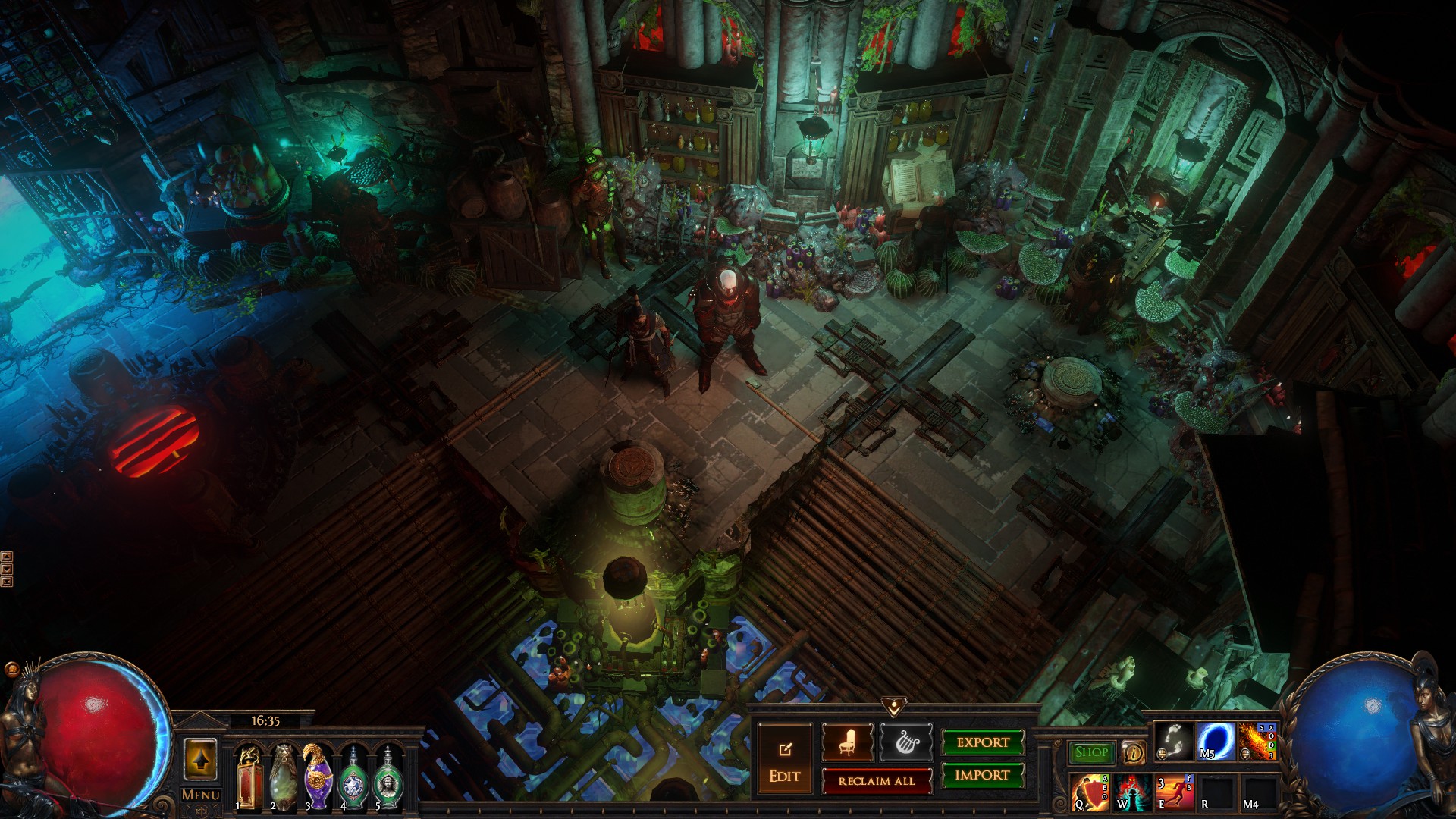Screen dimensions: 1456x819
Task: Reclaim All hideout decorations
Action: coord(877,781)
